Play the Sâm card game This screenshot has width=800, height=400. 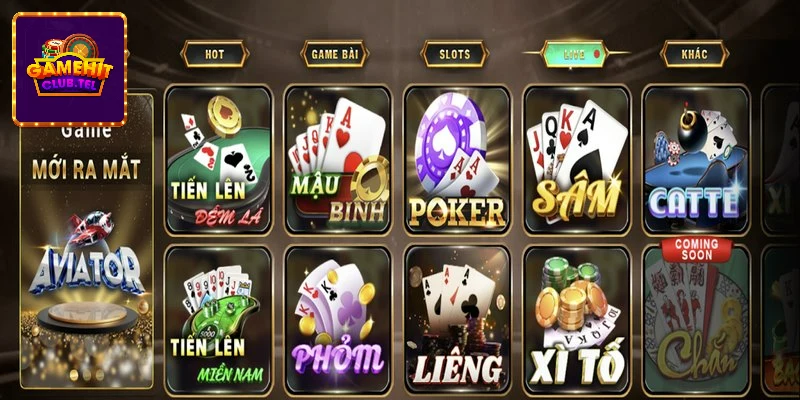point(575,160)
